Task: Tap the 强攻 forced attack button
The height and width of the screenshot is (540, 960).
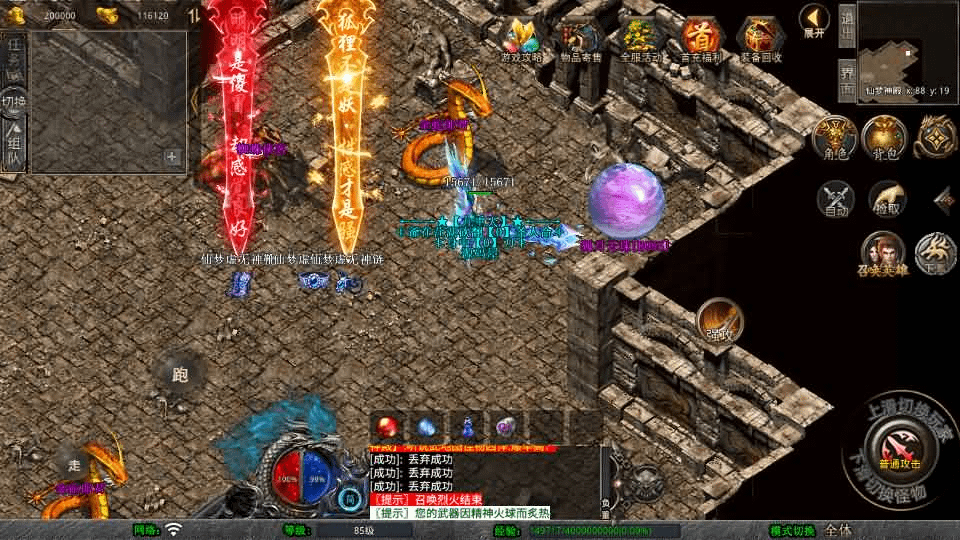Action: click(719, 320)
